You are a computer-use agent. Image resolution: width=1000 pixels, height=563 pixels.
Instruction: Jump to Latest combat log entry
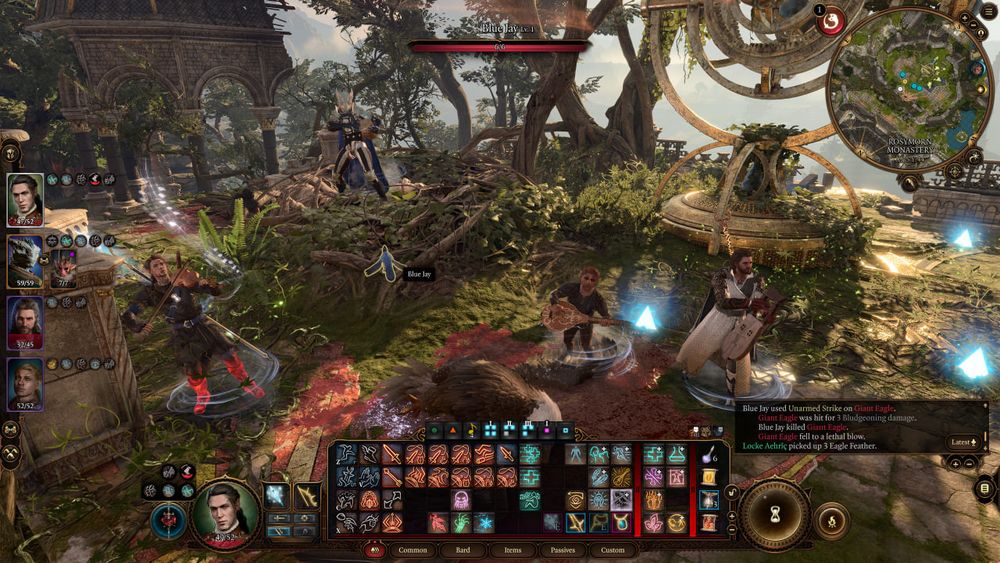(962, 441)
